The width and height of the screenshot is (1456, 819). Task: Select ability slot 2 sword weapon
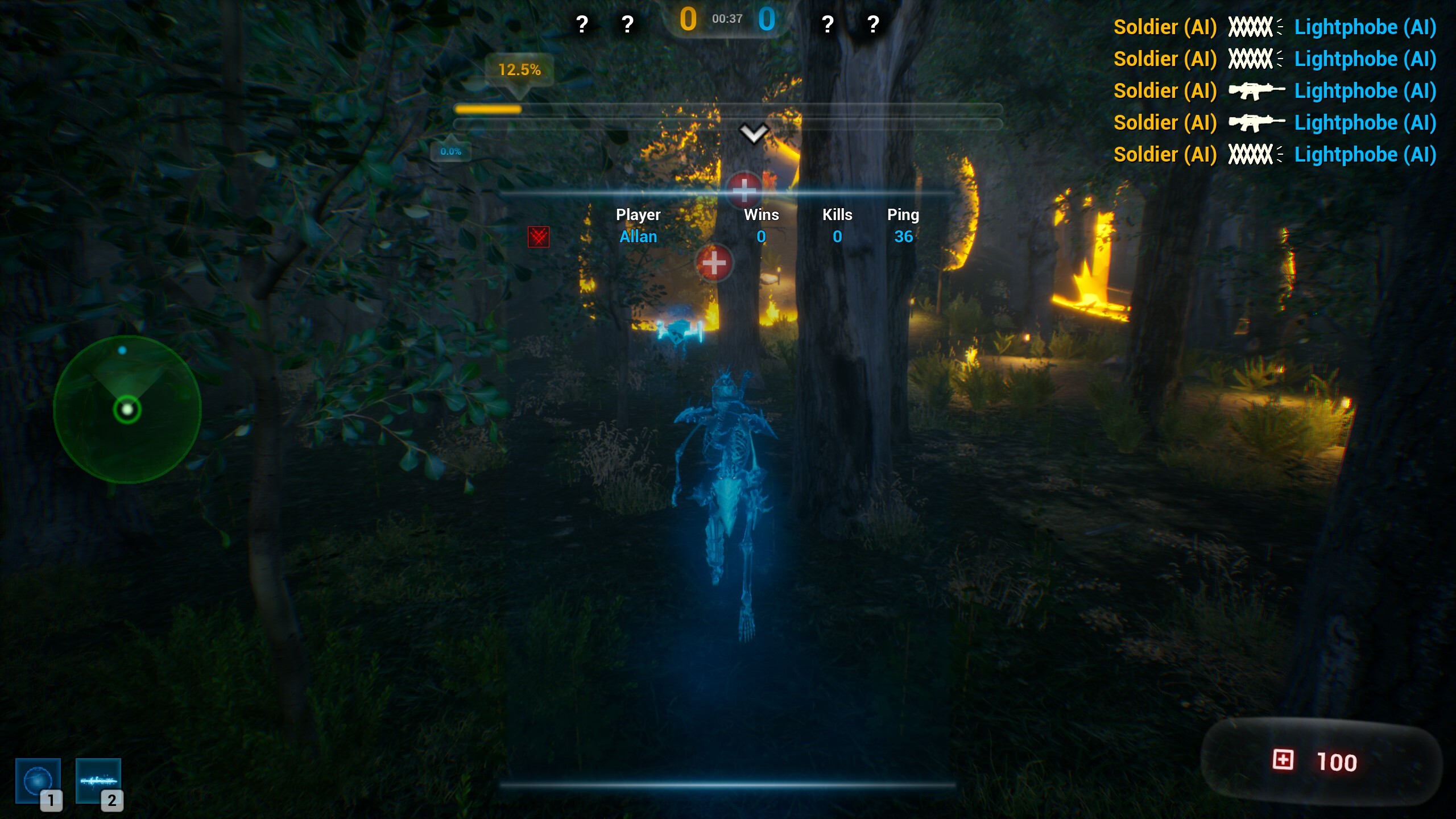pyautogui.click(x=100, y=780)
